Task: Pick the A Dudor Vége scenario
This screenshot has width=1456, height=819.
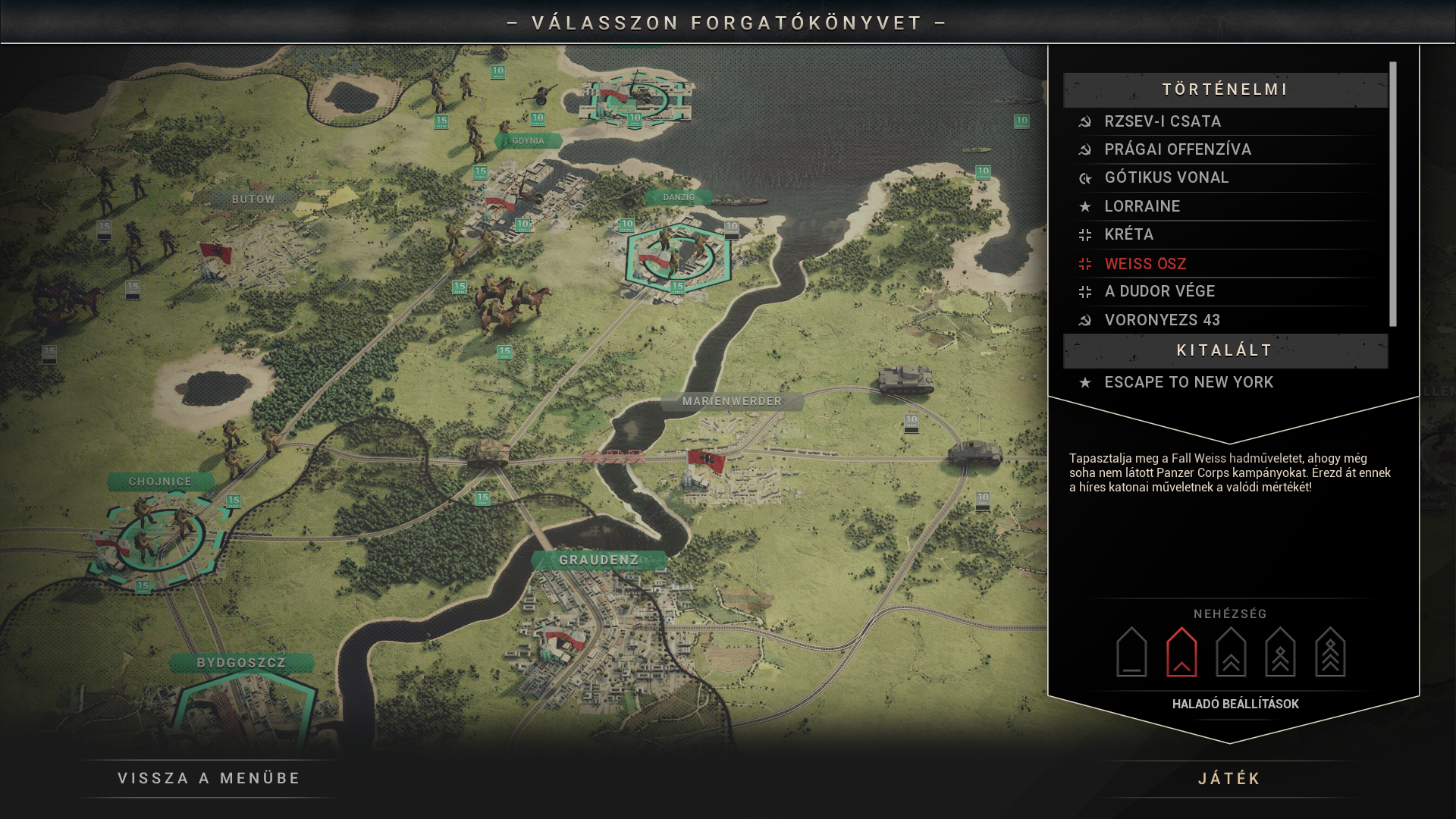Action: 1159,291
